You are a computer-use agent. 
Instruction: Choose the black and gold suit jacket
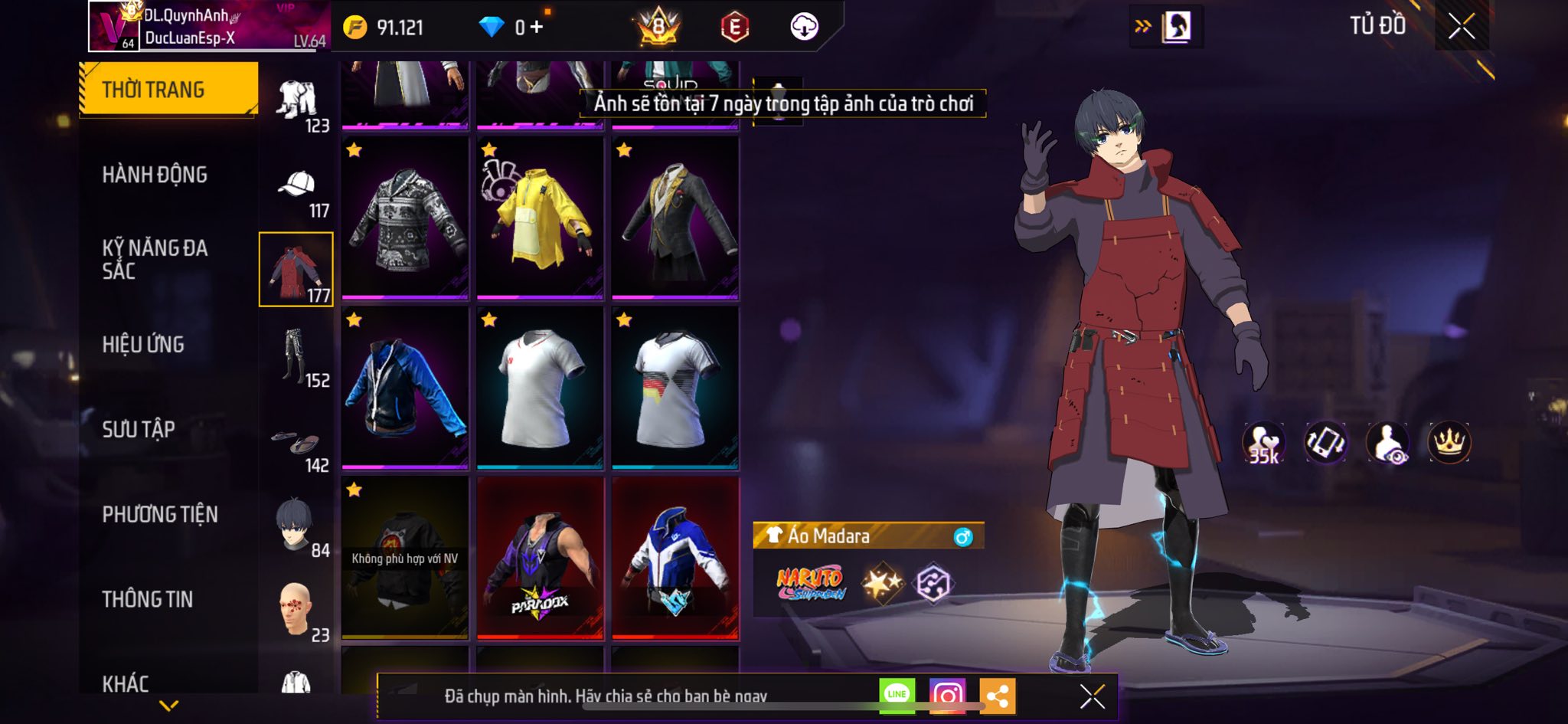675,218
